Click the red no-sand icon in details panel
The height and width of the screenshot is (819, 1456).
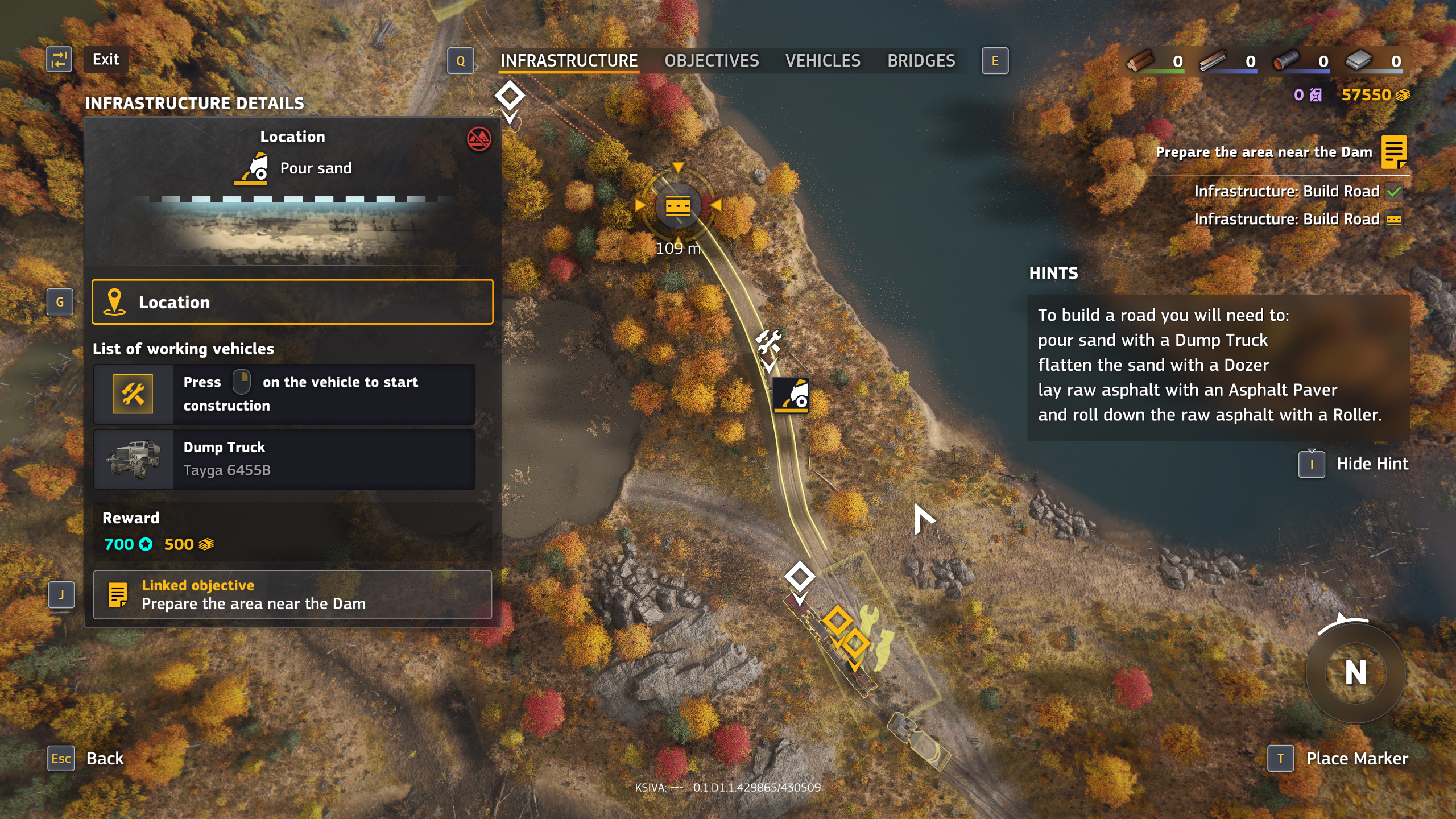point(479,139)
